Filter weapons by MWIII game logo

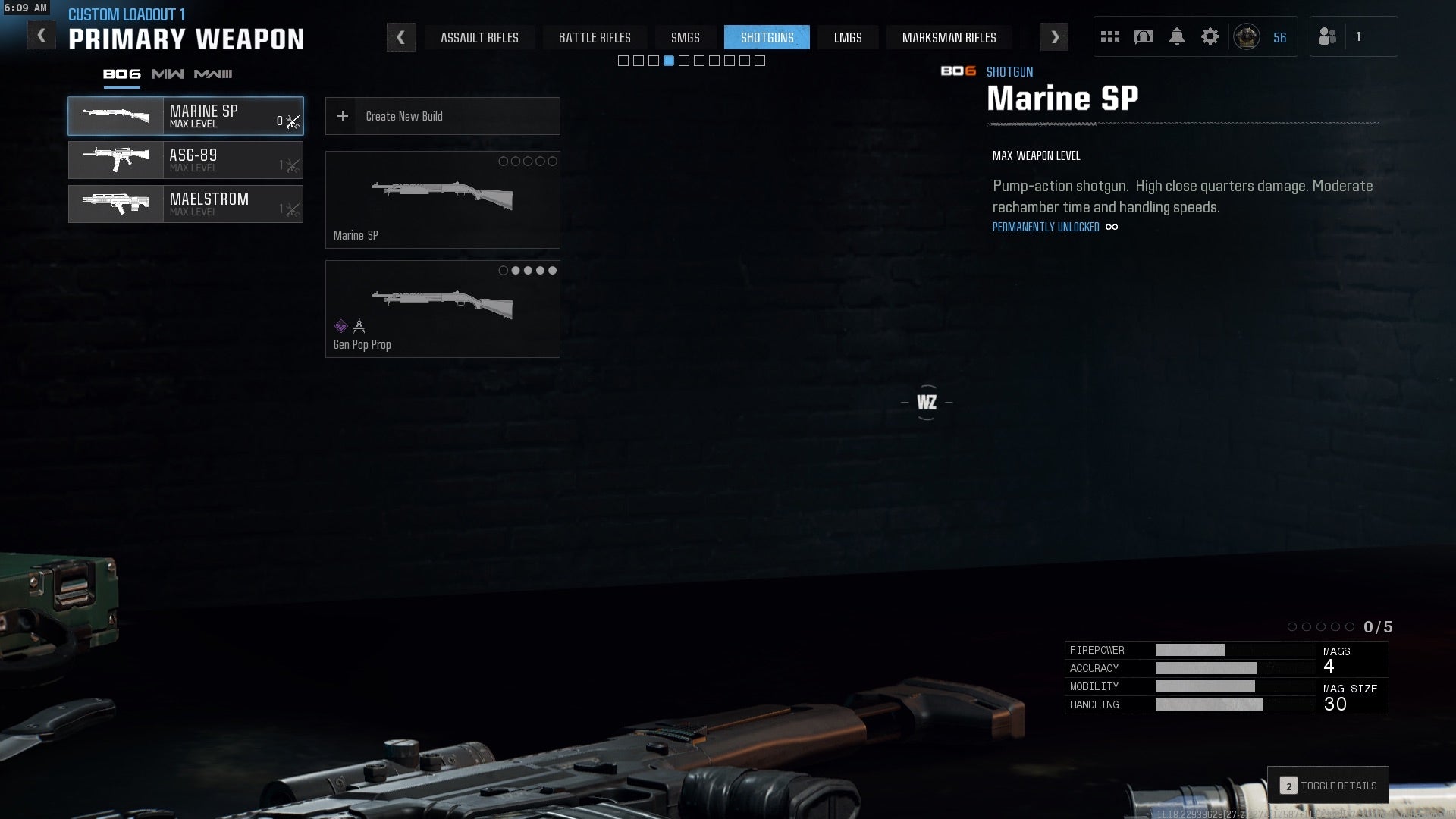(x=213, y=74)
